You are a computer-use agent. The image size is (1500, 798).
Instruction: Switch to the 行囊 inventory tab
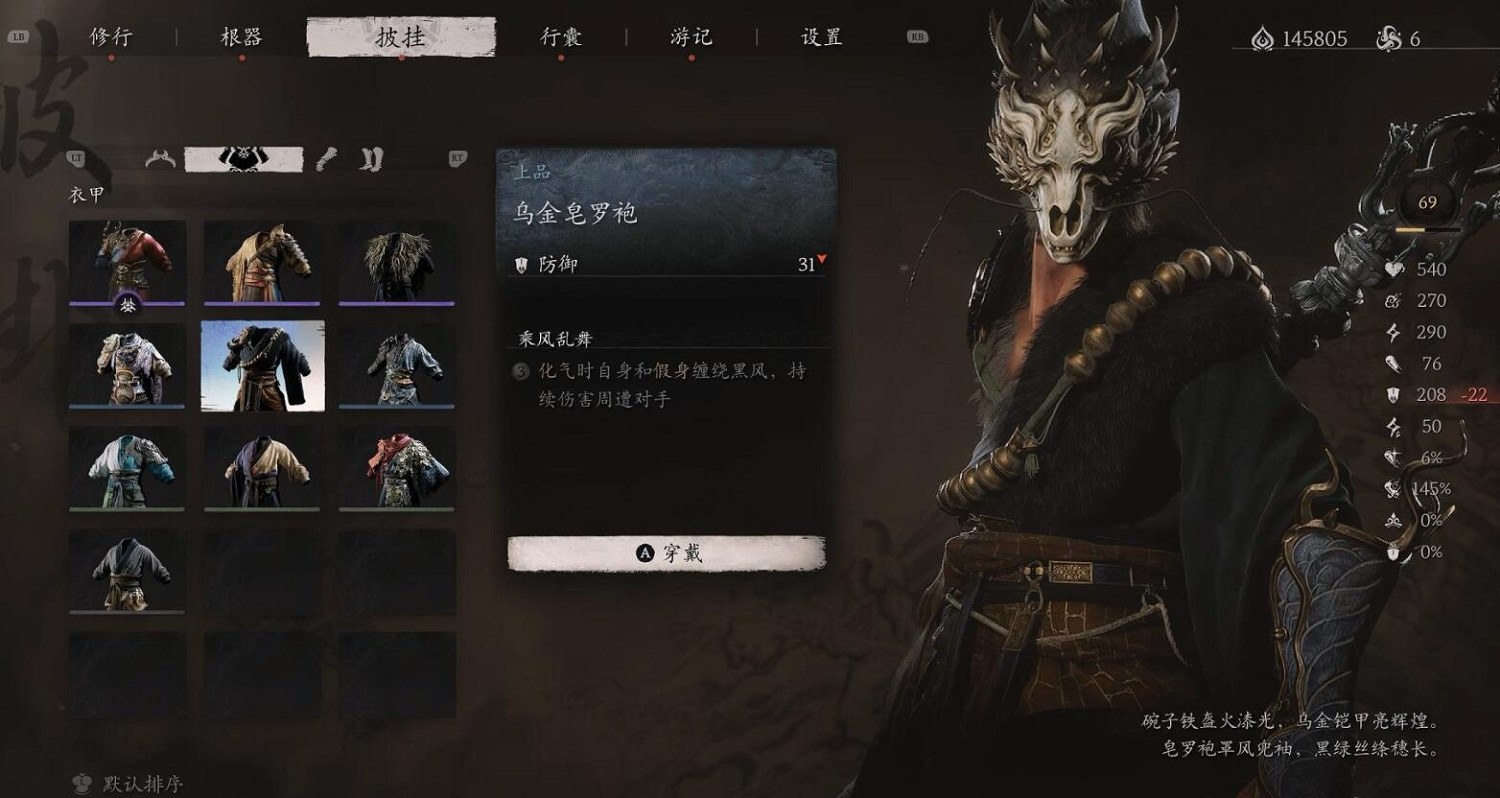pos(561,34)
